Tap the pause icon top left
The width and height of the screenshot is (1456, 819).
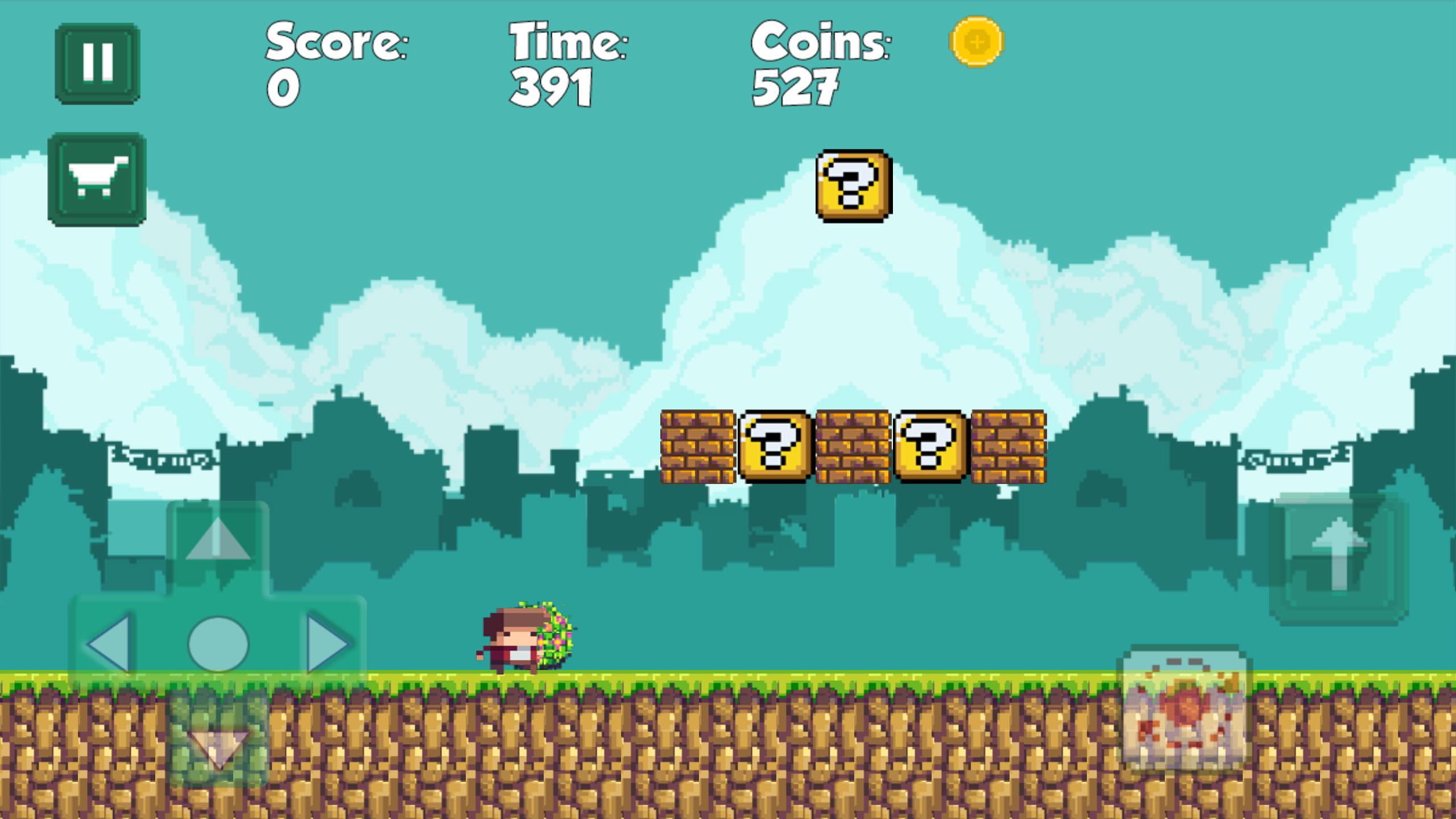(98, 61)
